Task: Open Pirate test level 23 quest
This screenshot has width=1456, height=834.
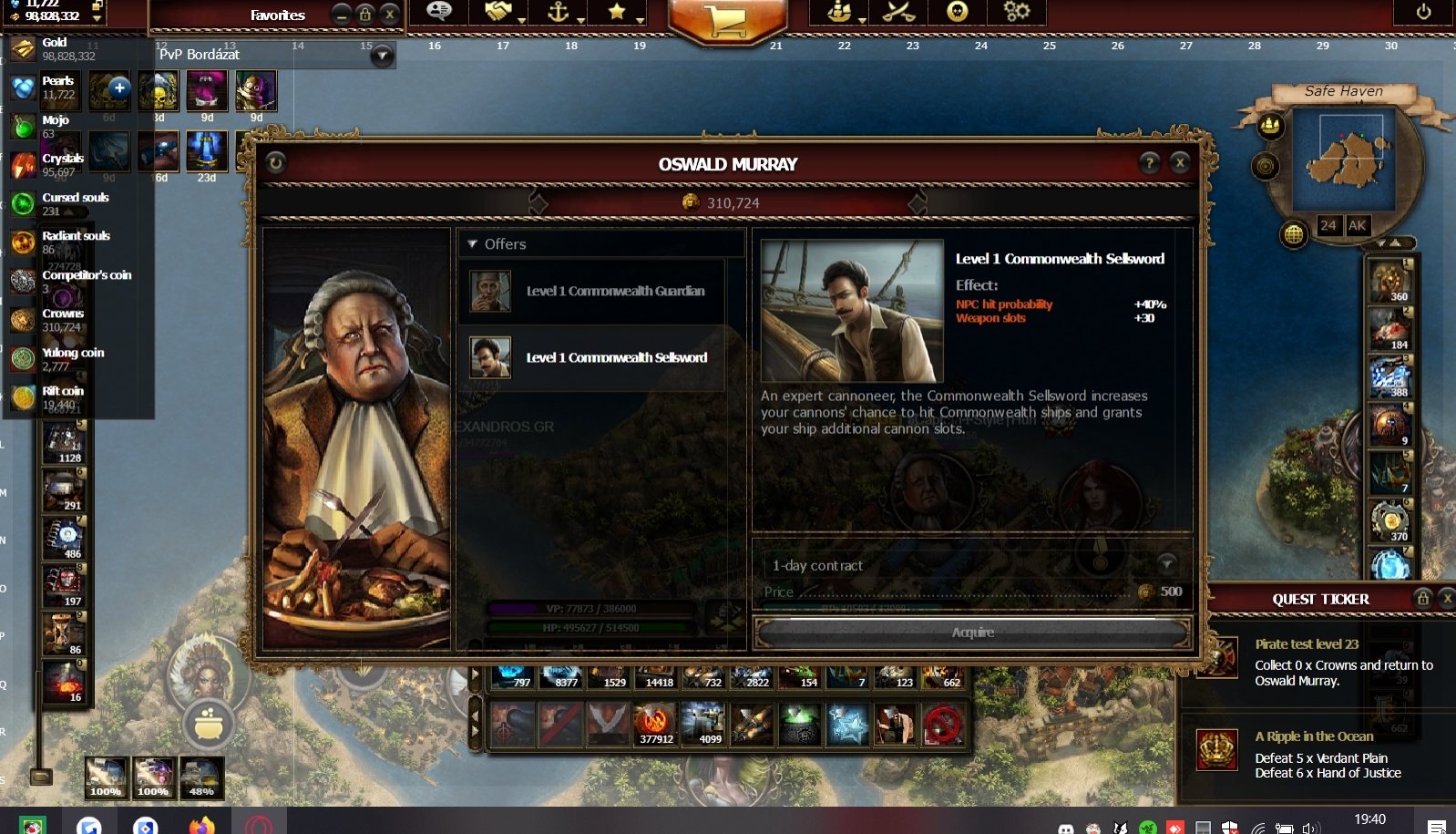Action: (x=1307, y=644)
